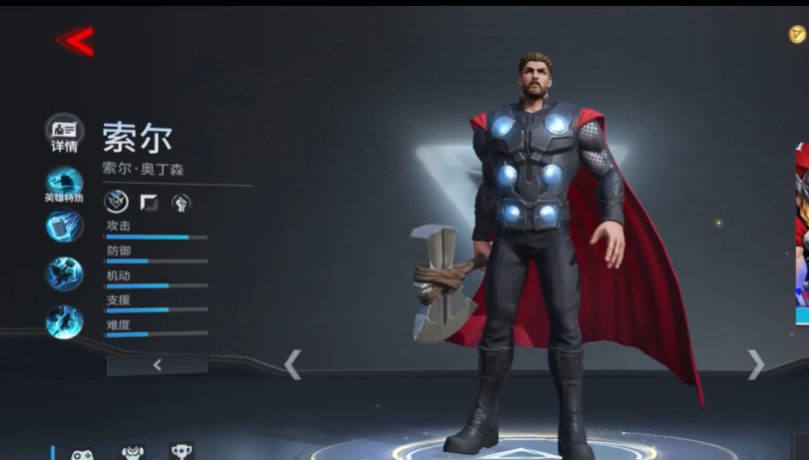This screenshot has width=809, height=460.
Task: Select the 英雄特质 hero trait icon
Action: (65, 183)
